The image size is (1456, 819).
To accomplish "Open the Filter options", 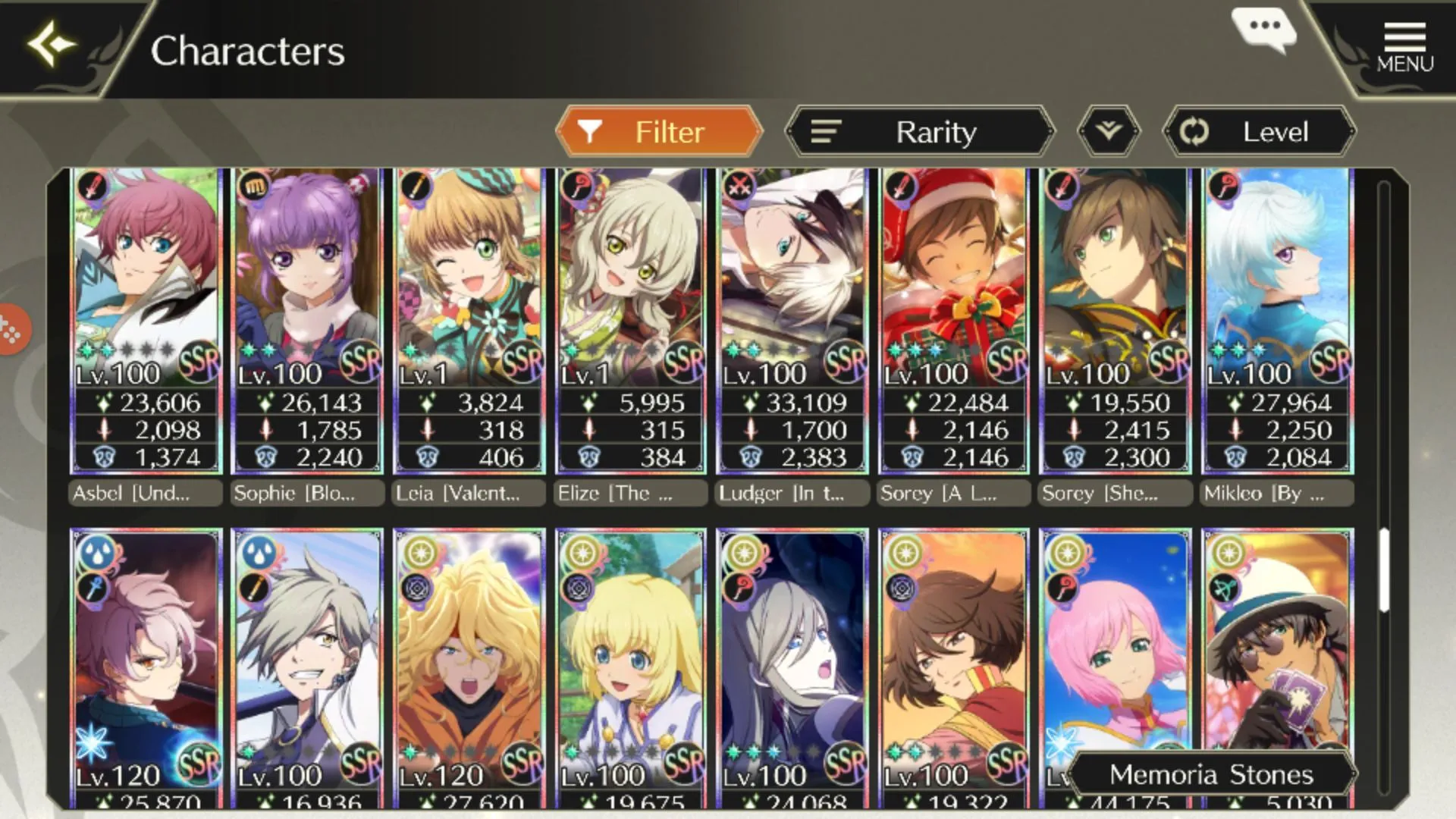I will (658, 132).
